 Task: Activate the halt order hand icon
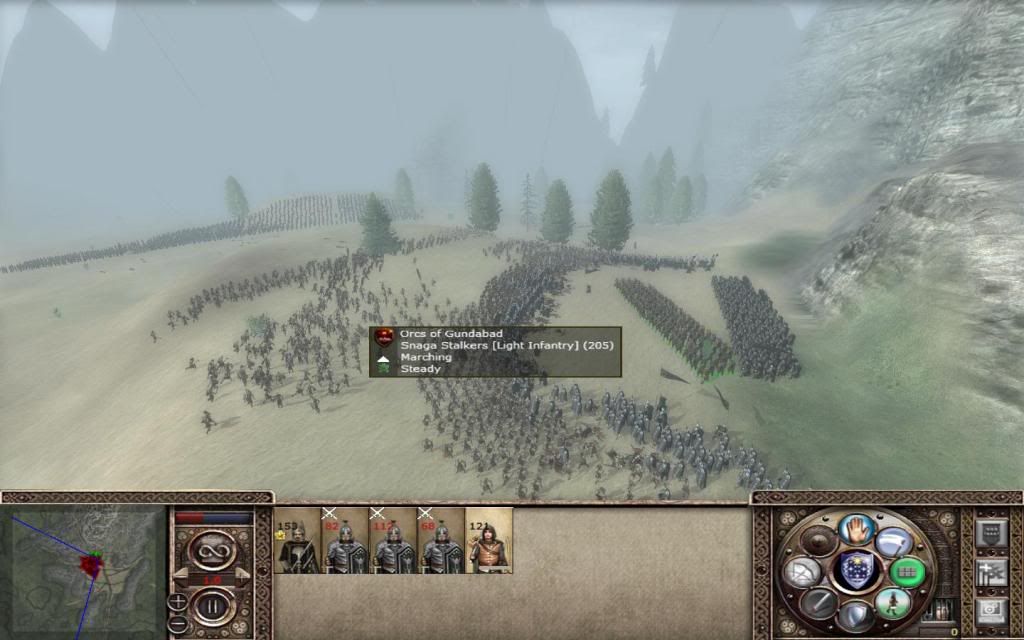[x=856, y=529]
